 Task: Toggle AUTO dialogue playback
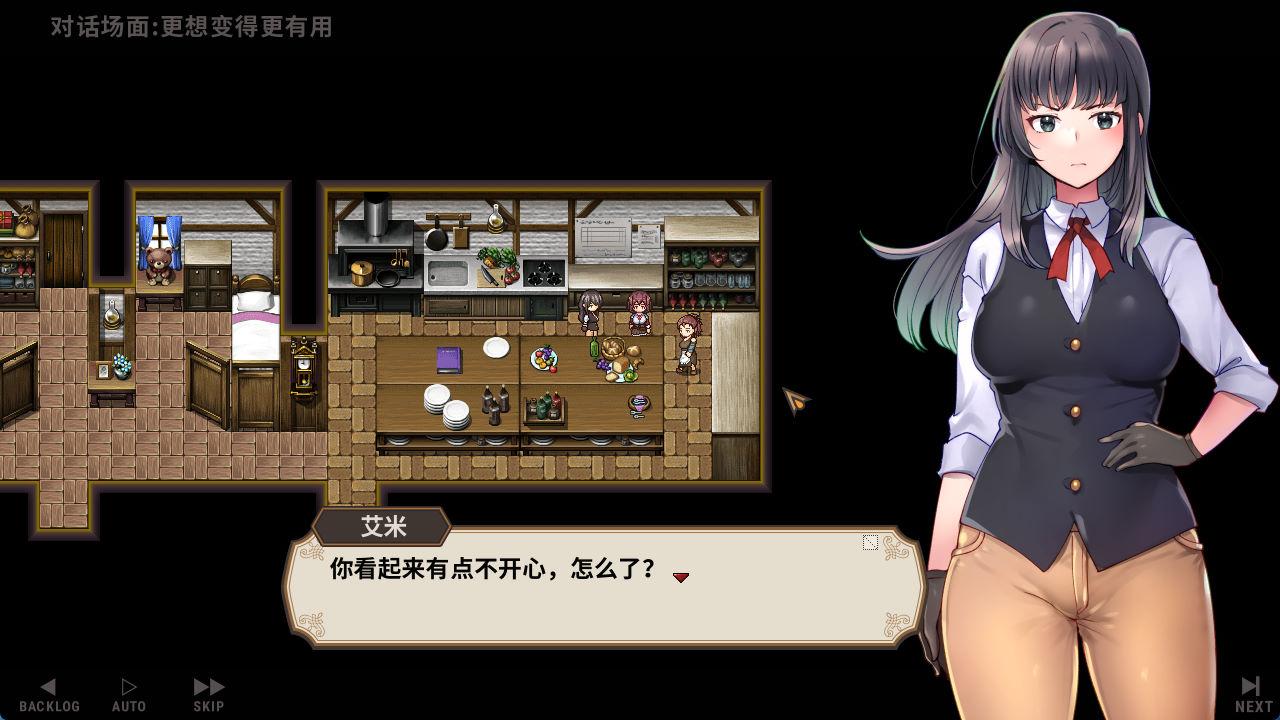pyautogui.click(x=129, y=695)
